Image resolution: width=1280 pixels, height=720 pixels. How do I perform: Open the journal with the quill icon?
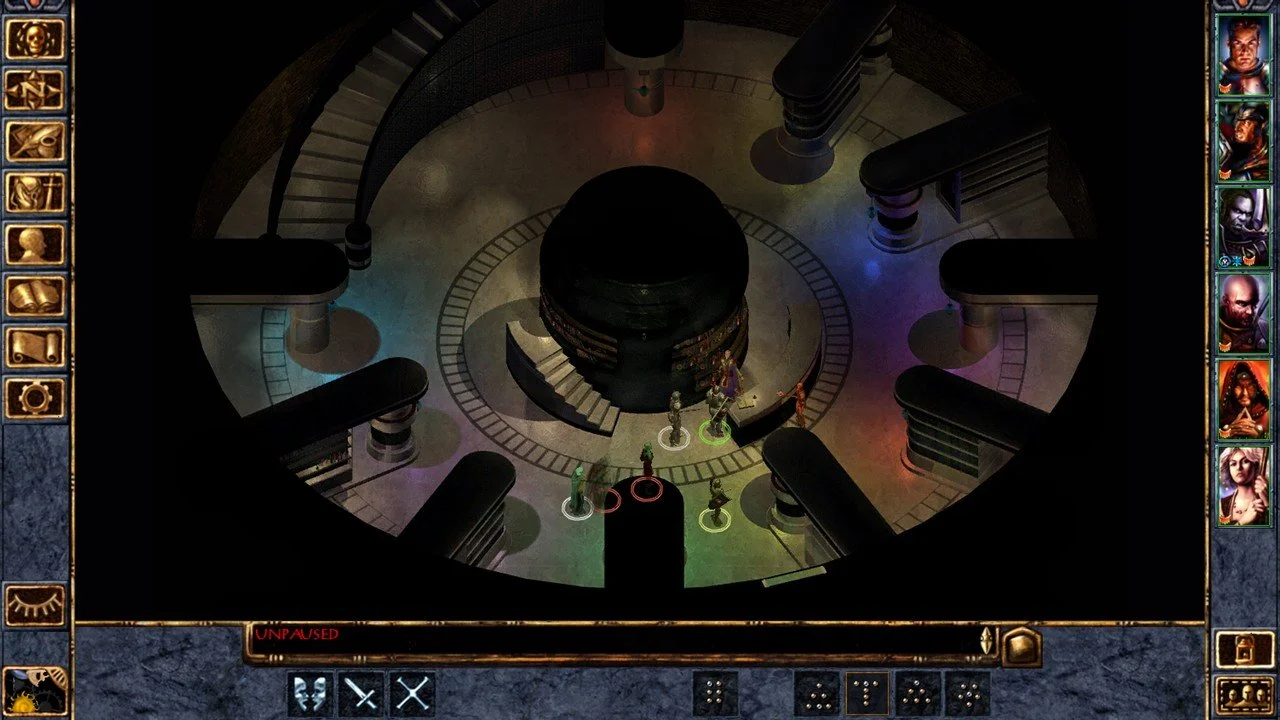35,142
